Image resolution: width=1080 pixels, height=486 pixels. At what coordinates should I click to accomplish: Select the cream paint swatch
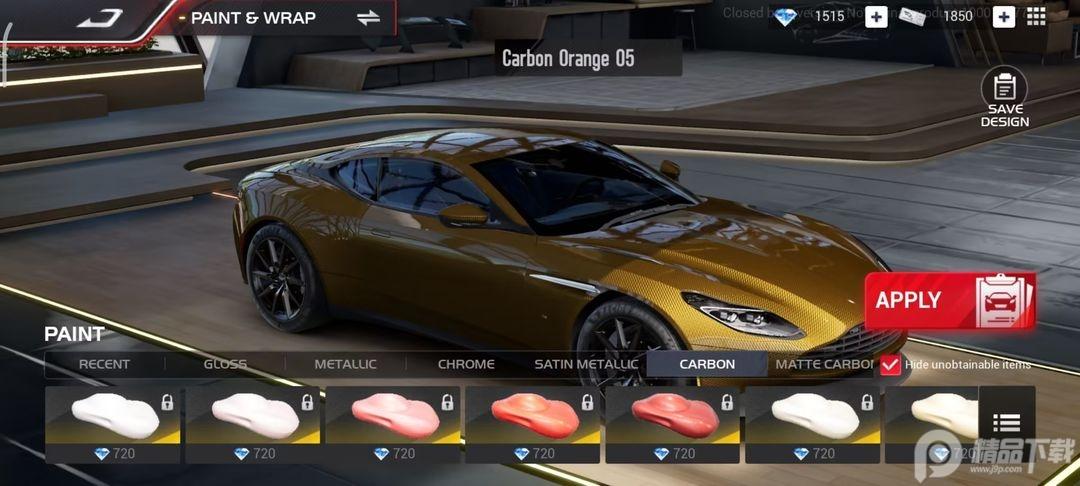930,416
